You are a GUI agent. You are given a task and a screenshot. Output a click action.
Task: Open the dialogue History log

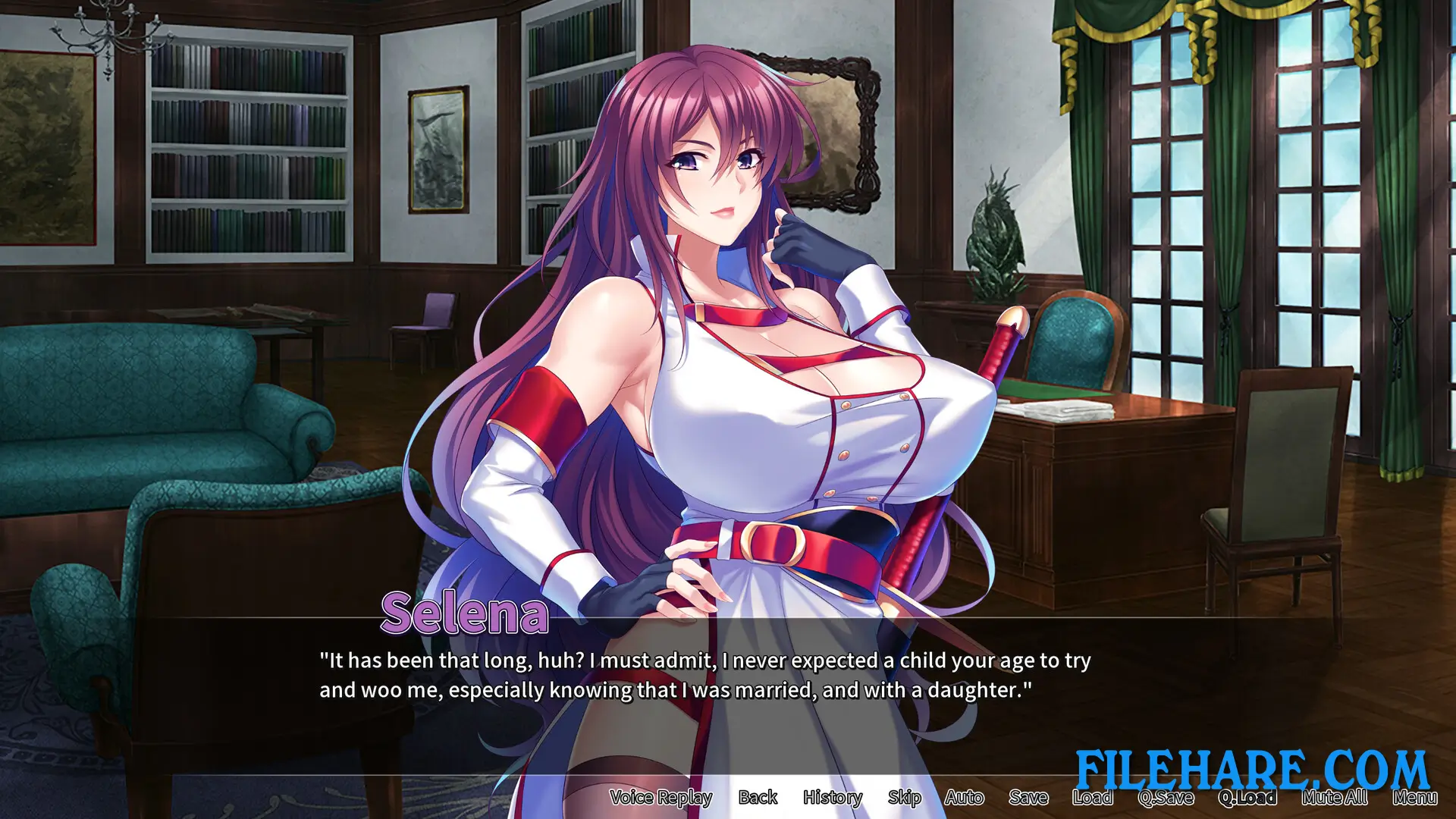(x=832, y=798)
